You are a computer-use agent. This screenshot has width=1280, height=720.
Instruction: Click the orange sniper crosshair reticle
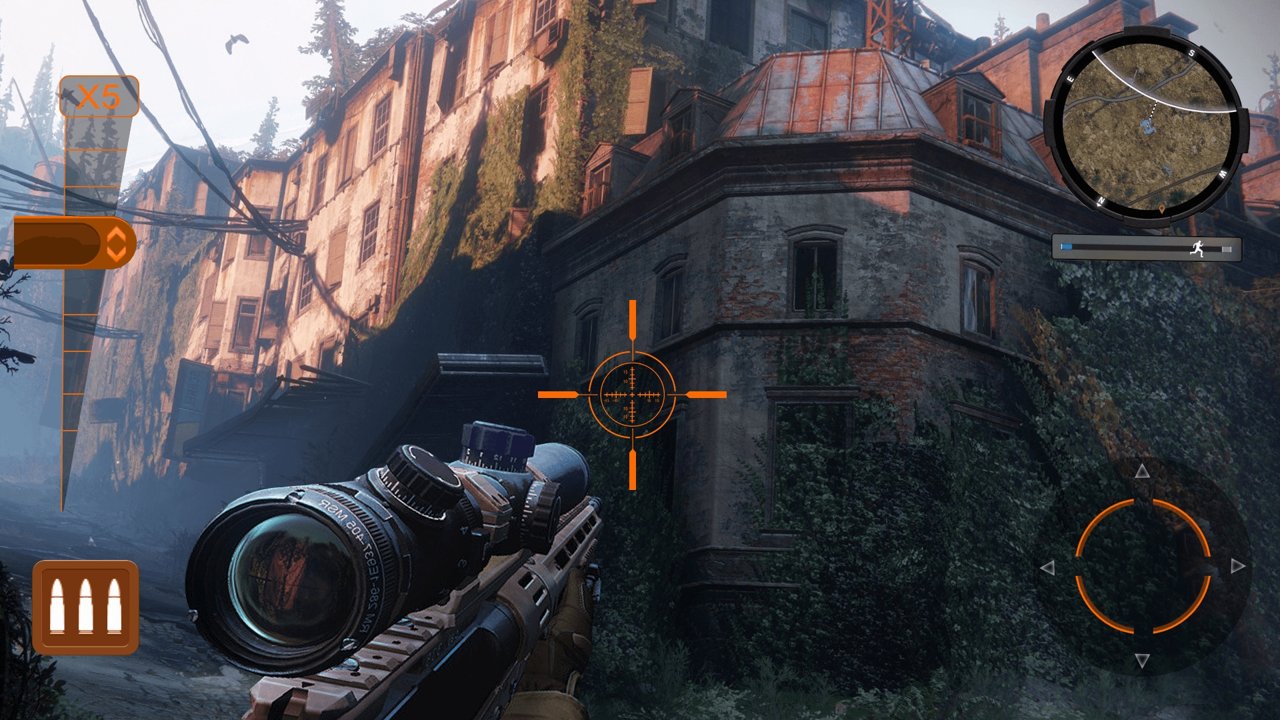[632, 395]
